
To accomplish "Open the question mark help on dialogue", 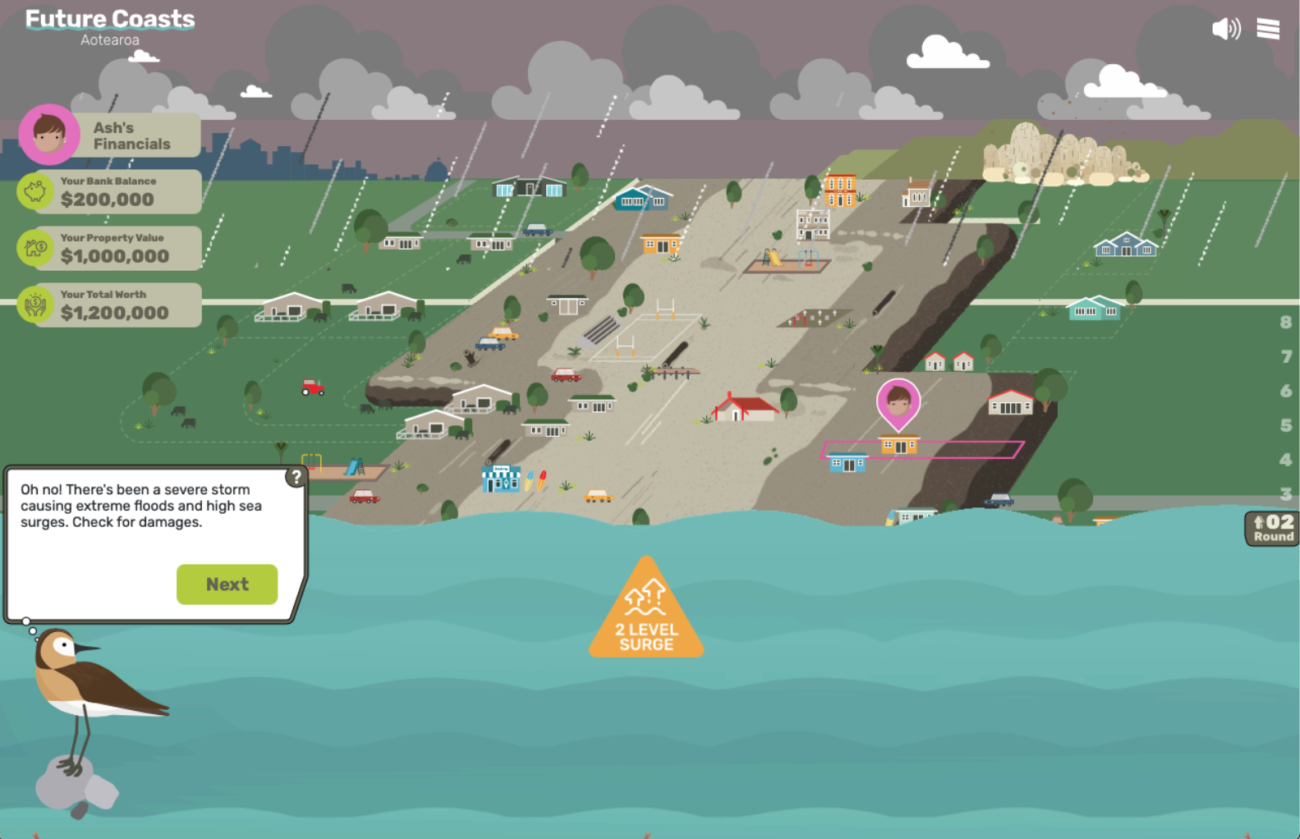I will [x=296, y=477].
